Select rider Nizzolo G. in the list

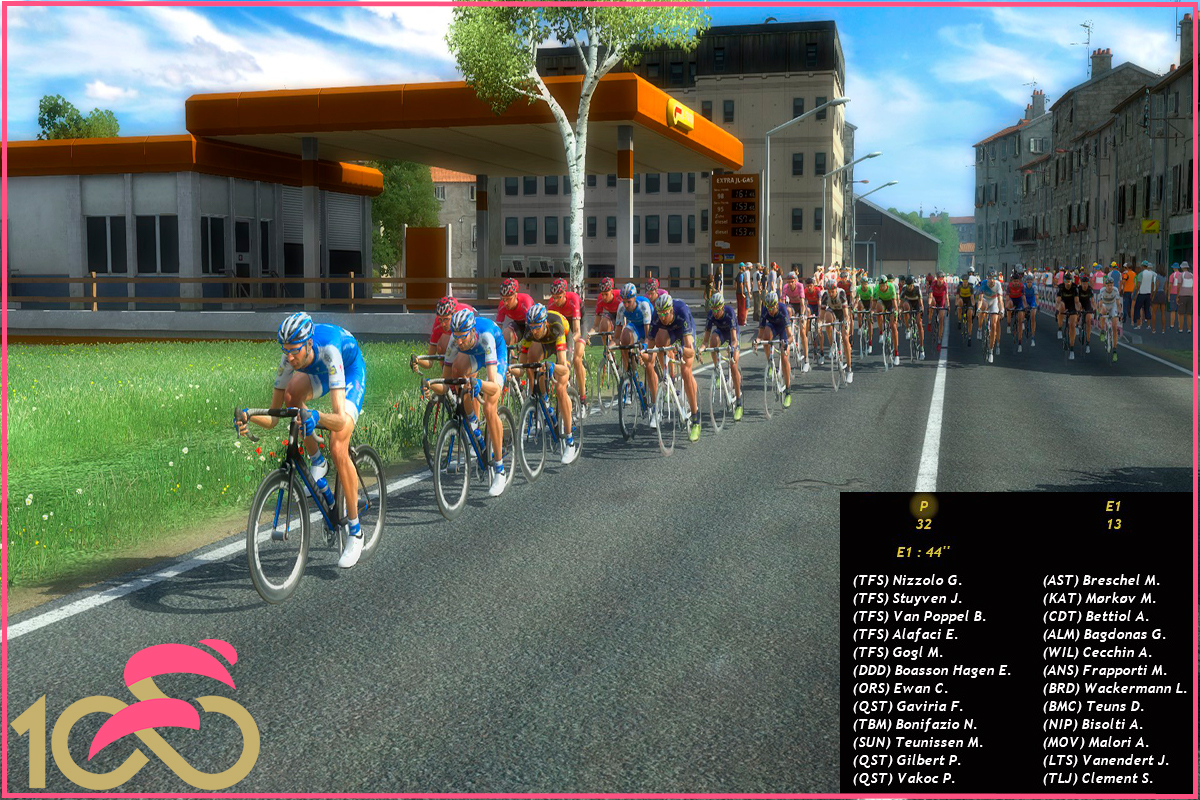[907, 580]
